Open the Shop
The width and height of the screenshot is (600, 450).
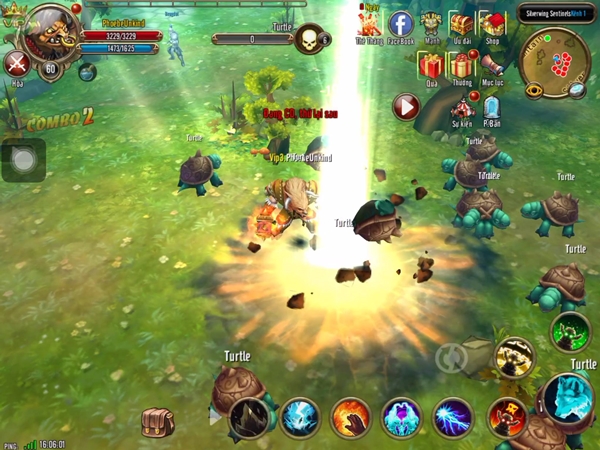[491, 23]
